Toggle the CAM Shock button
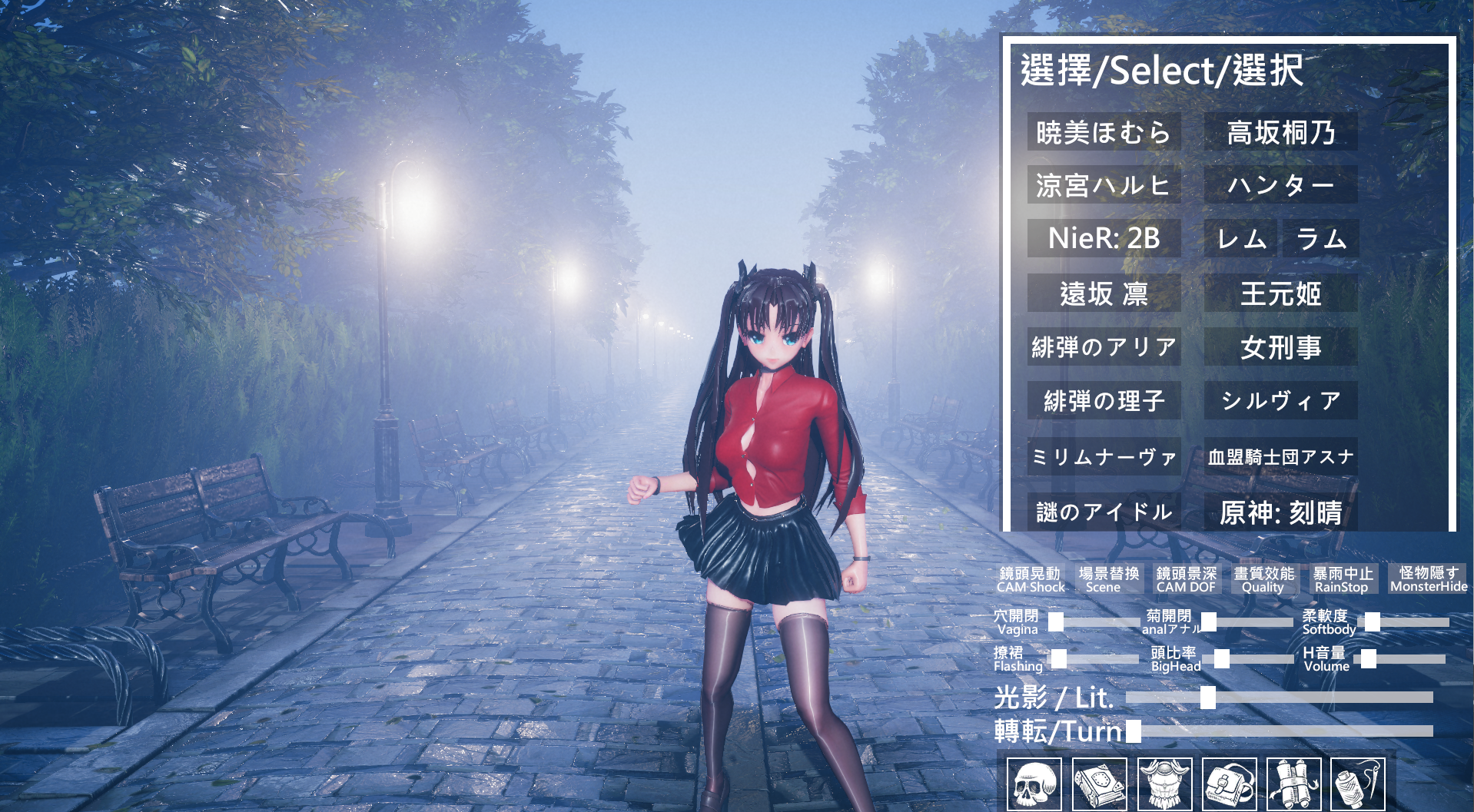Image resolution: width=1474 pixels, height=812 pixels. pyautogui.click(x=1030, y=580)
